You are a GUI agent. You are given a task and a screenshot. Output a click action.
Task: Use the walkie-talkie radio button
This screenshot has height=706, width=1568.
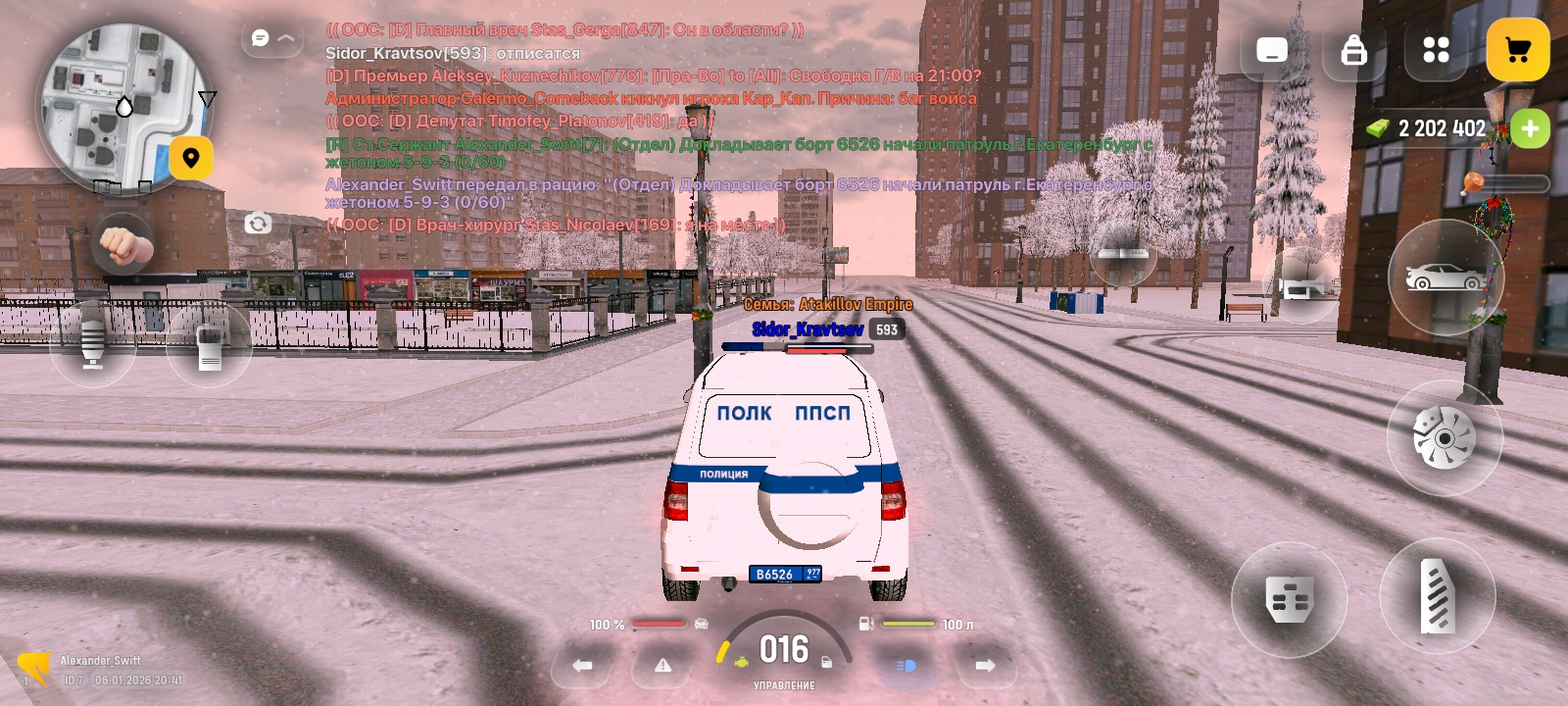tap(210, 344)
